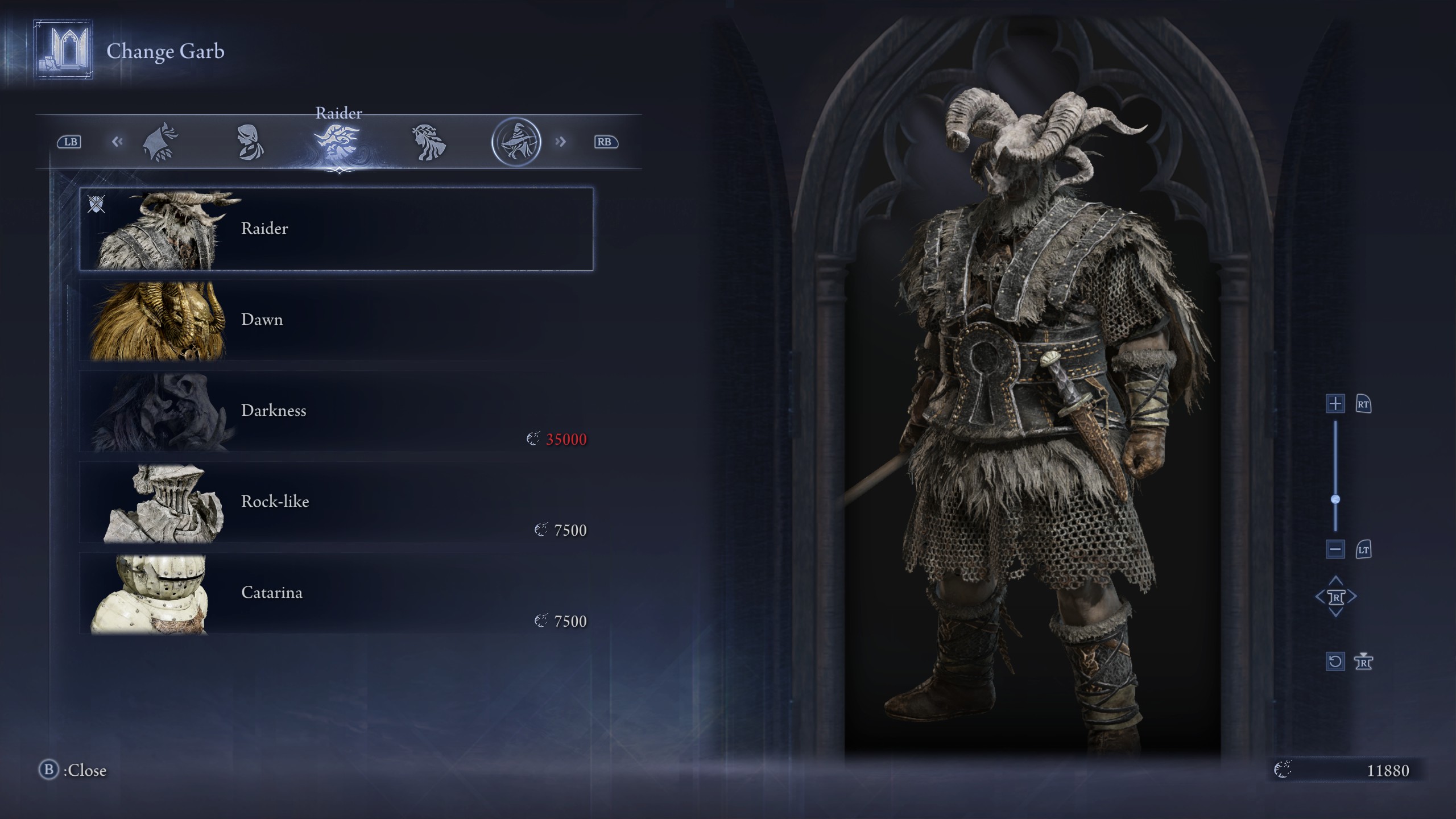The height and width of the screenshot is (819, 1456).
Task: Select the highlighted Raider beast-head tab icon
Action: point(338,141)
